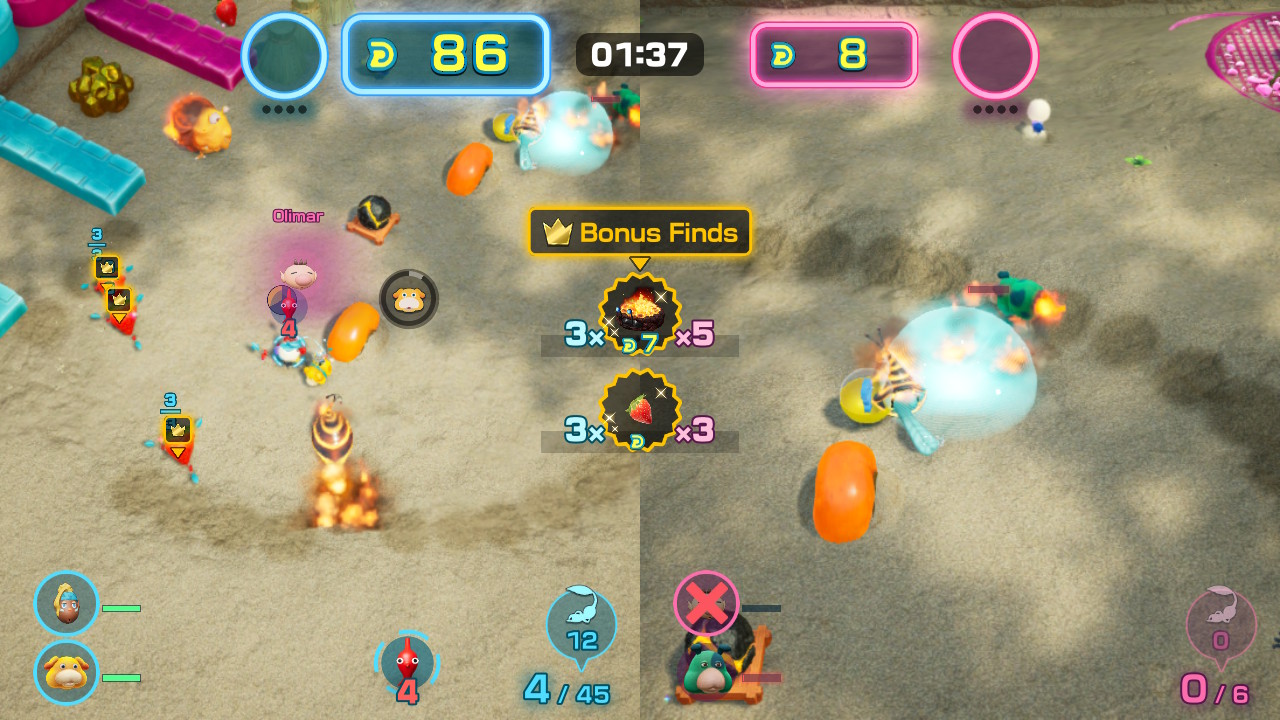Viewport: 1280px width, 720px height.
Task: Select the blue player's empty item circle
Action: point(285,55)
